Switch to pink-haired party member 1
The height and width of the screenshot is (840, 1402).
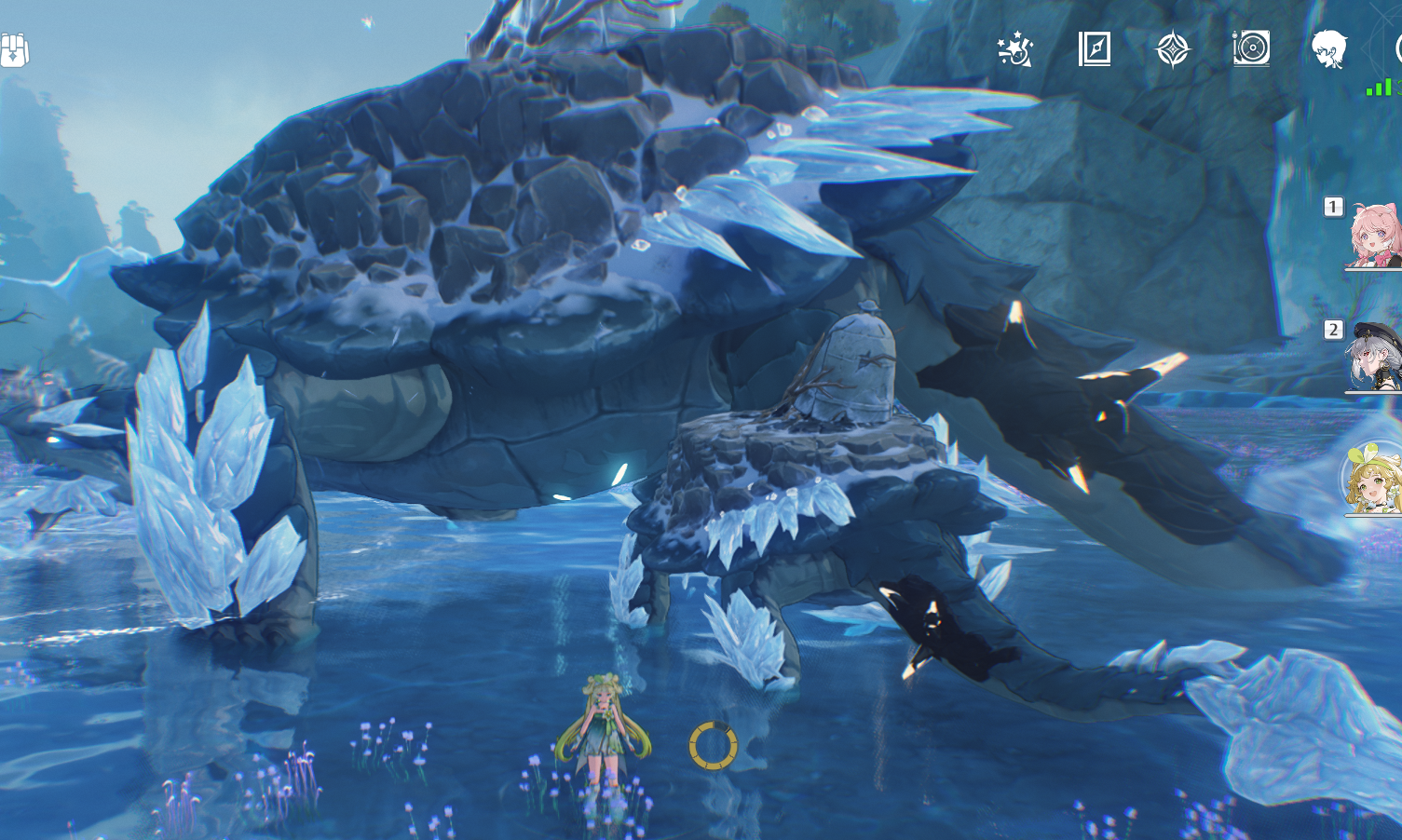[x=1376, y=236]
